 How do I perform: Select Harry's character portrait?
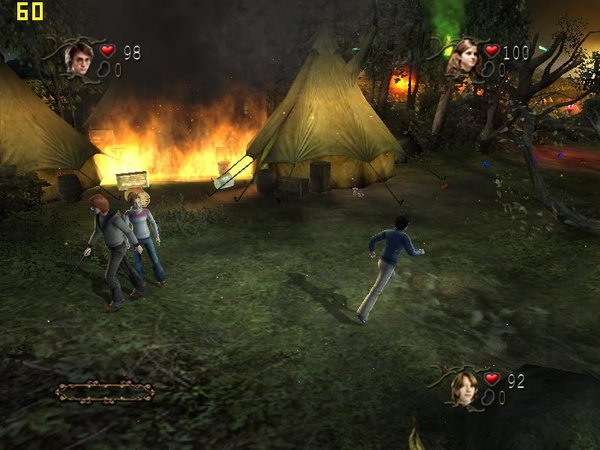click(78, 59)
